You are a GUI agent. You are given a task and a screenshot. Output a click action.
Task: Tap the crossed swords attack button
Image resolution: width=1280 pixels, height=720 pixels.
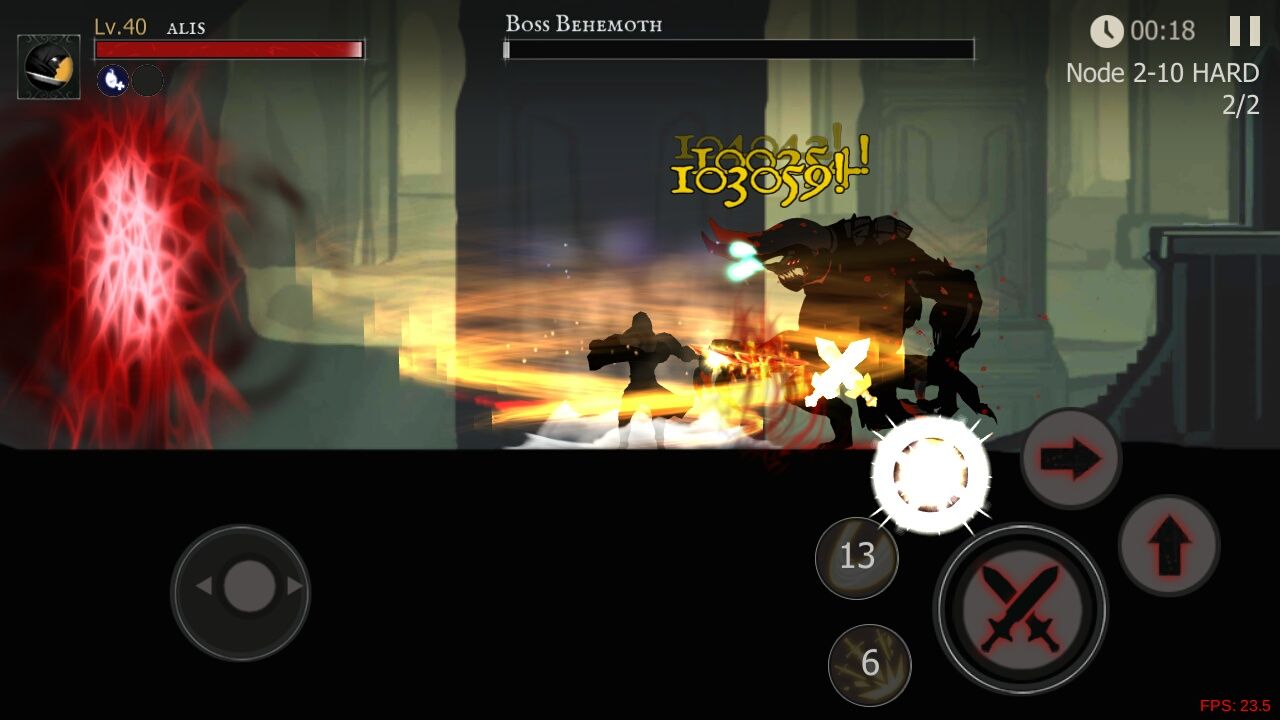pyautogui.click(x=1020, y=608)
